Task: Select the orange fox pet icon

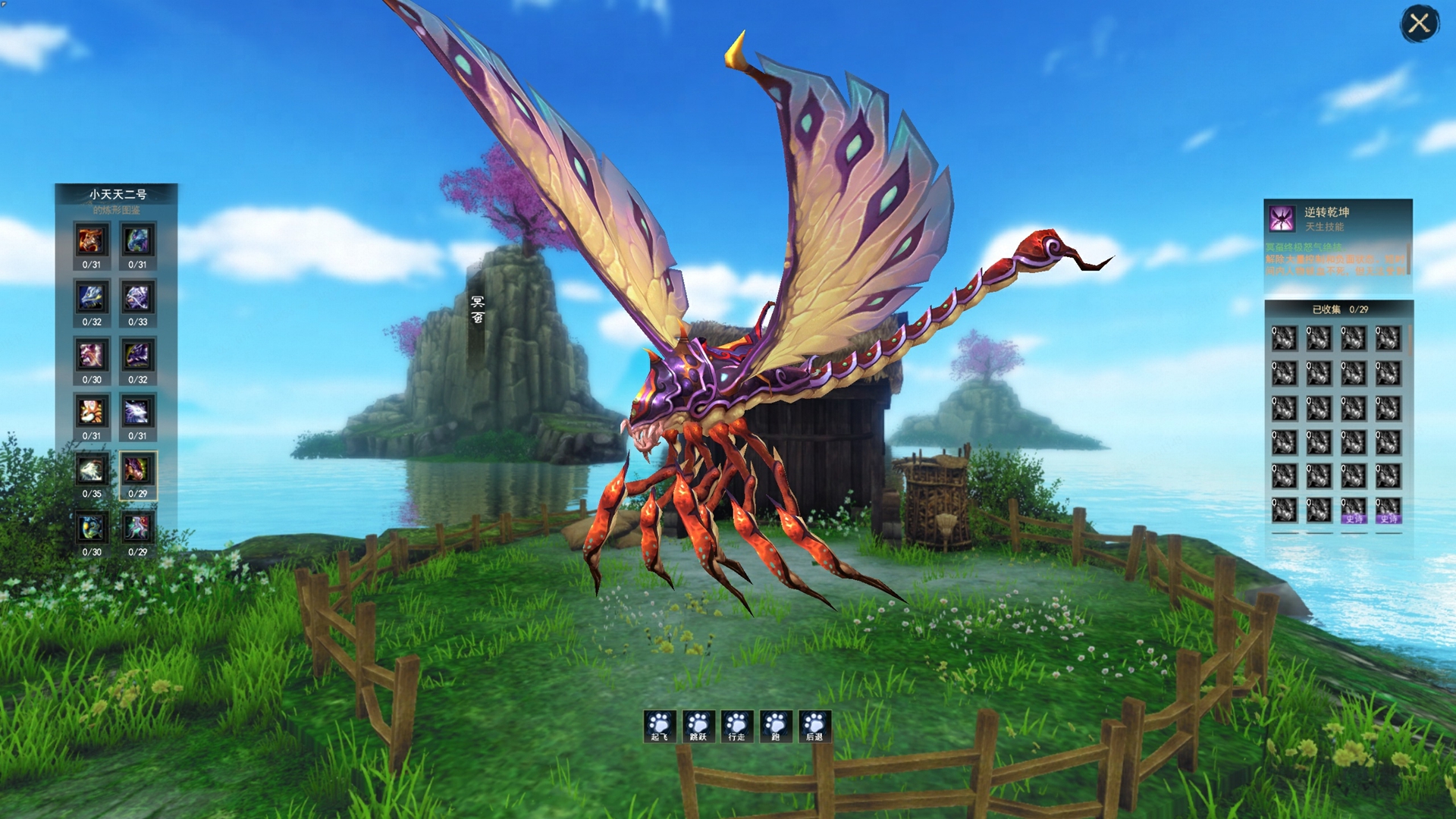Action: tap(92, 413)
